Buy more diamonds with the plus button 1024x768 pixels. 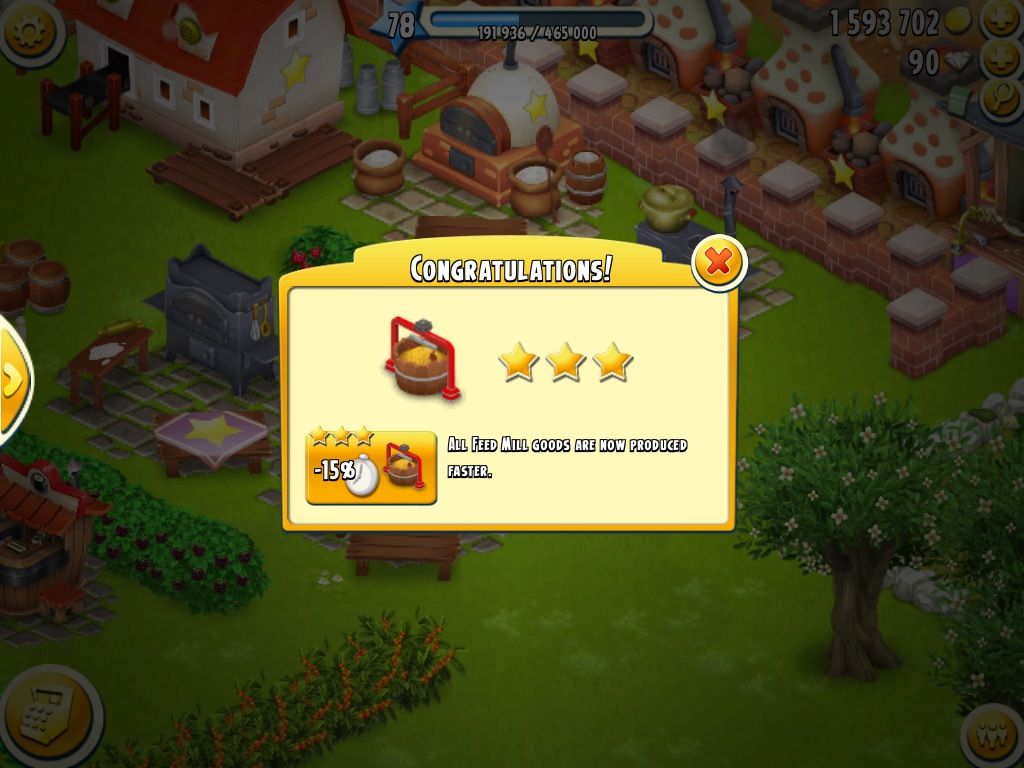point(1001,60)
